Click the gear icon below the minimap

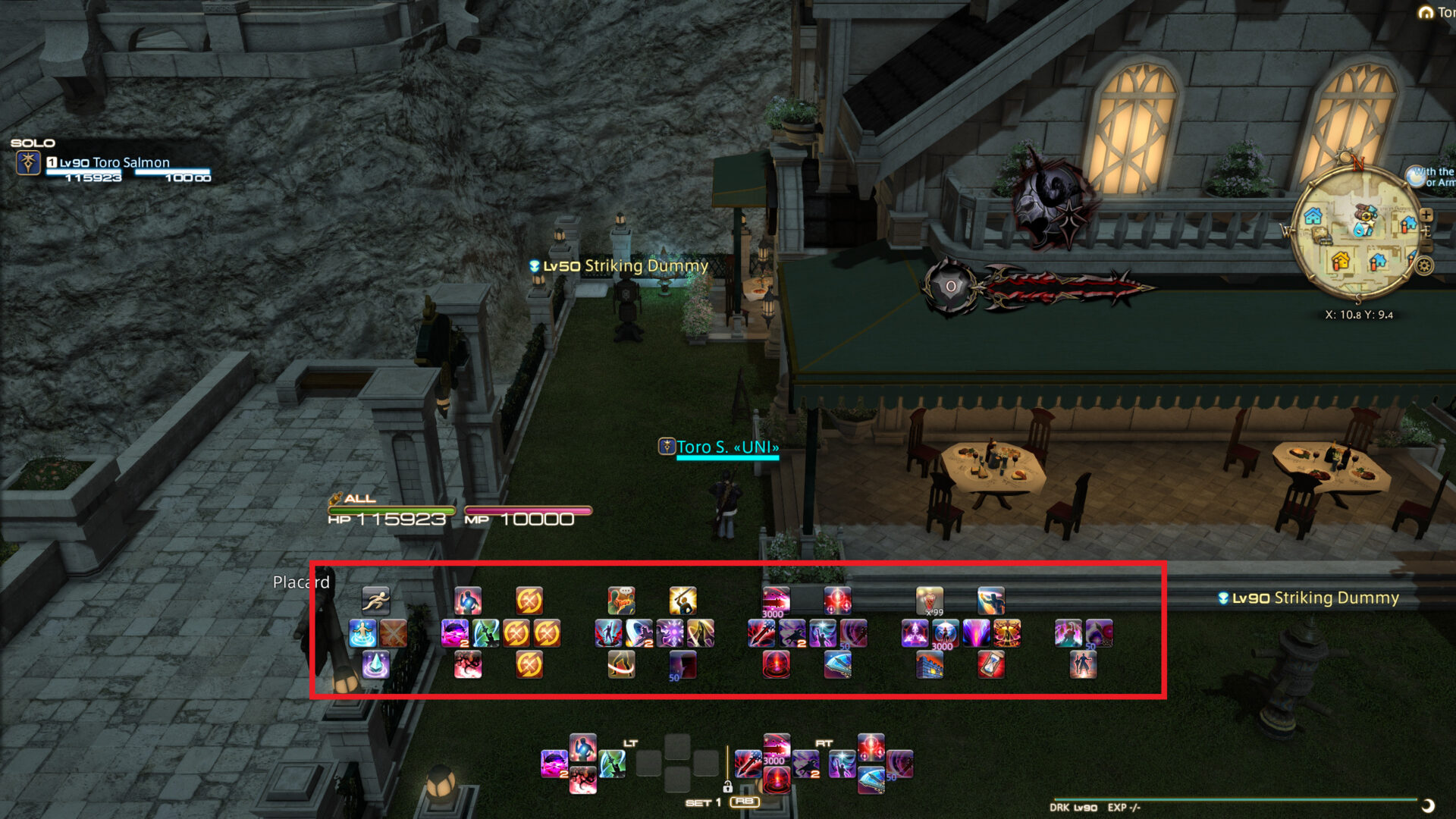[x=1423, y=266]
